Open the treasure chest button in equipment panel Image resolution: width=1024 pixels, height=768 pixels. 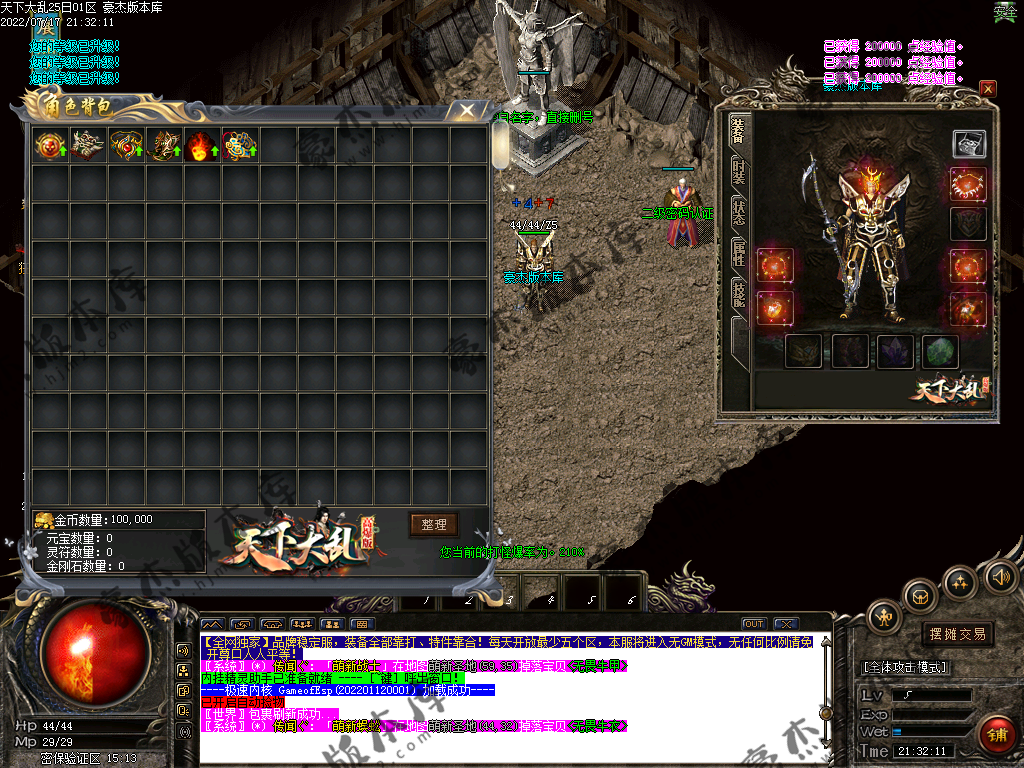968,143
